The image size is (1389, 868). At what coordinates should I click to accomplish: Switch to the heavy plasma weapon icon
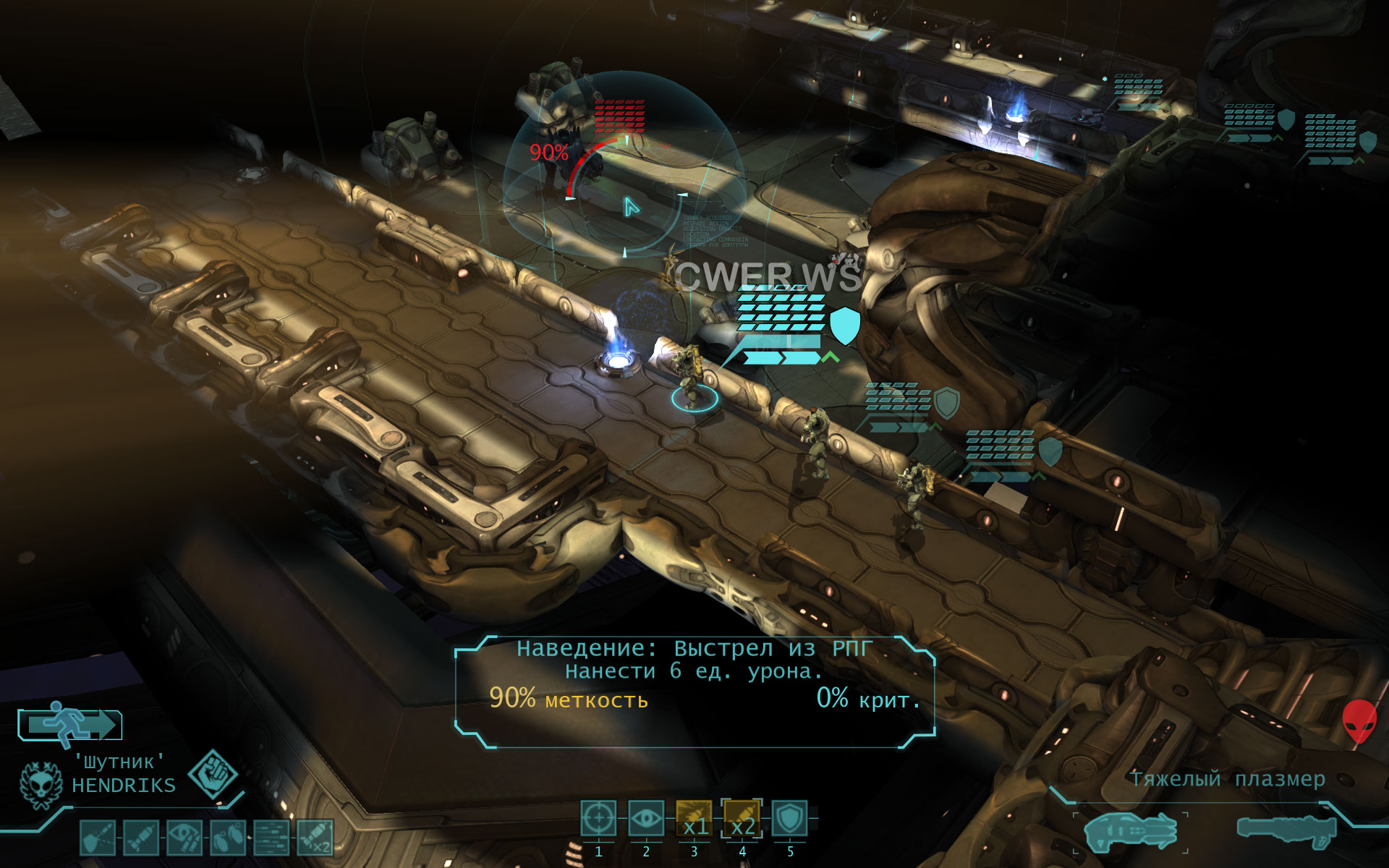tap(1130, 830)
